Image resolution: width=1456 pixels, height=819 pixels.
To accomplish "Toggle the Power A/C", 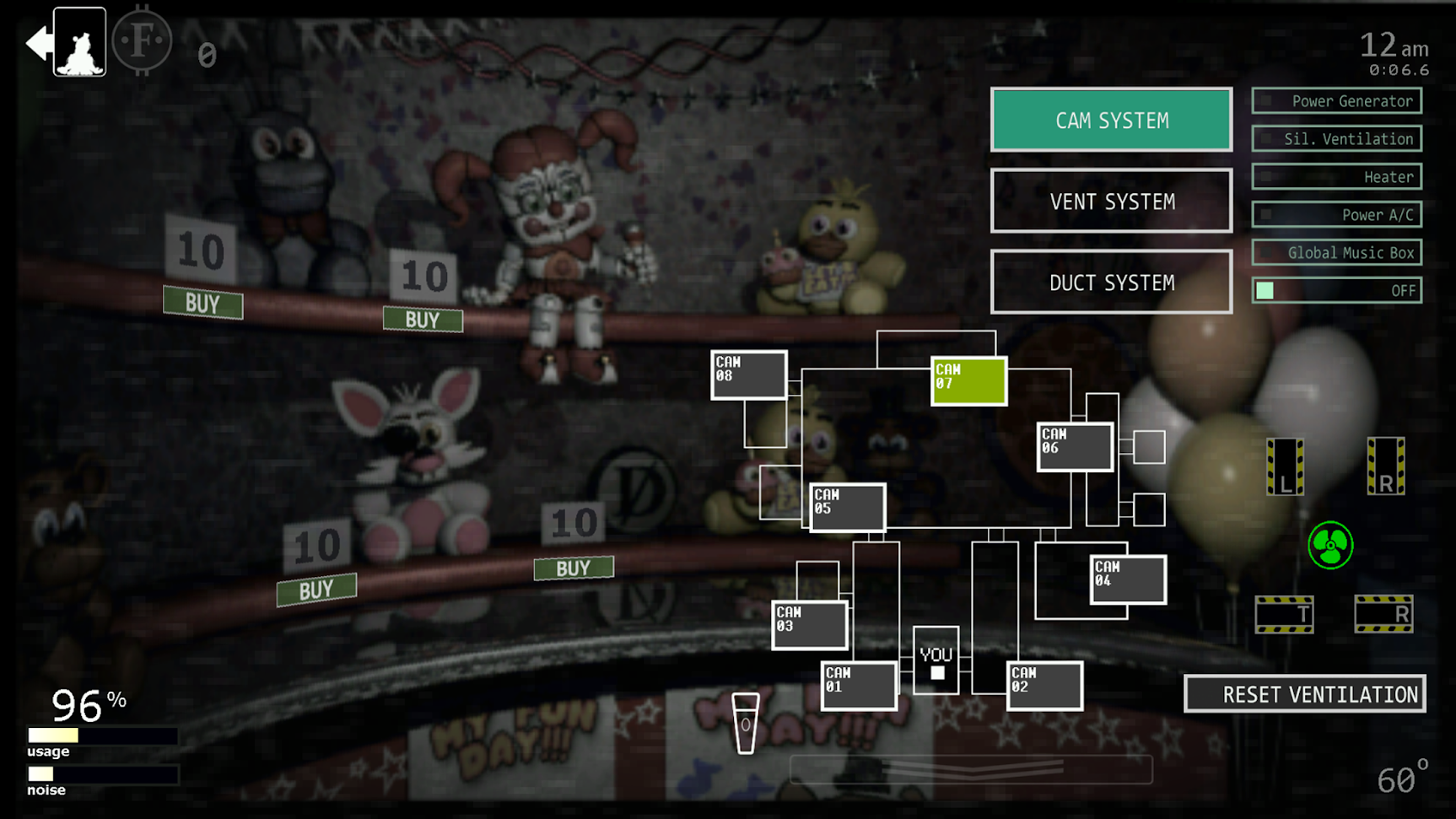I will (x=1337, y=214).
